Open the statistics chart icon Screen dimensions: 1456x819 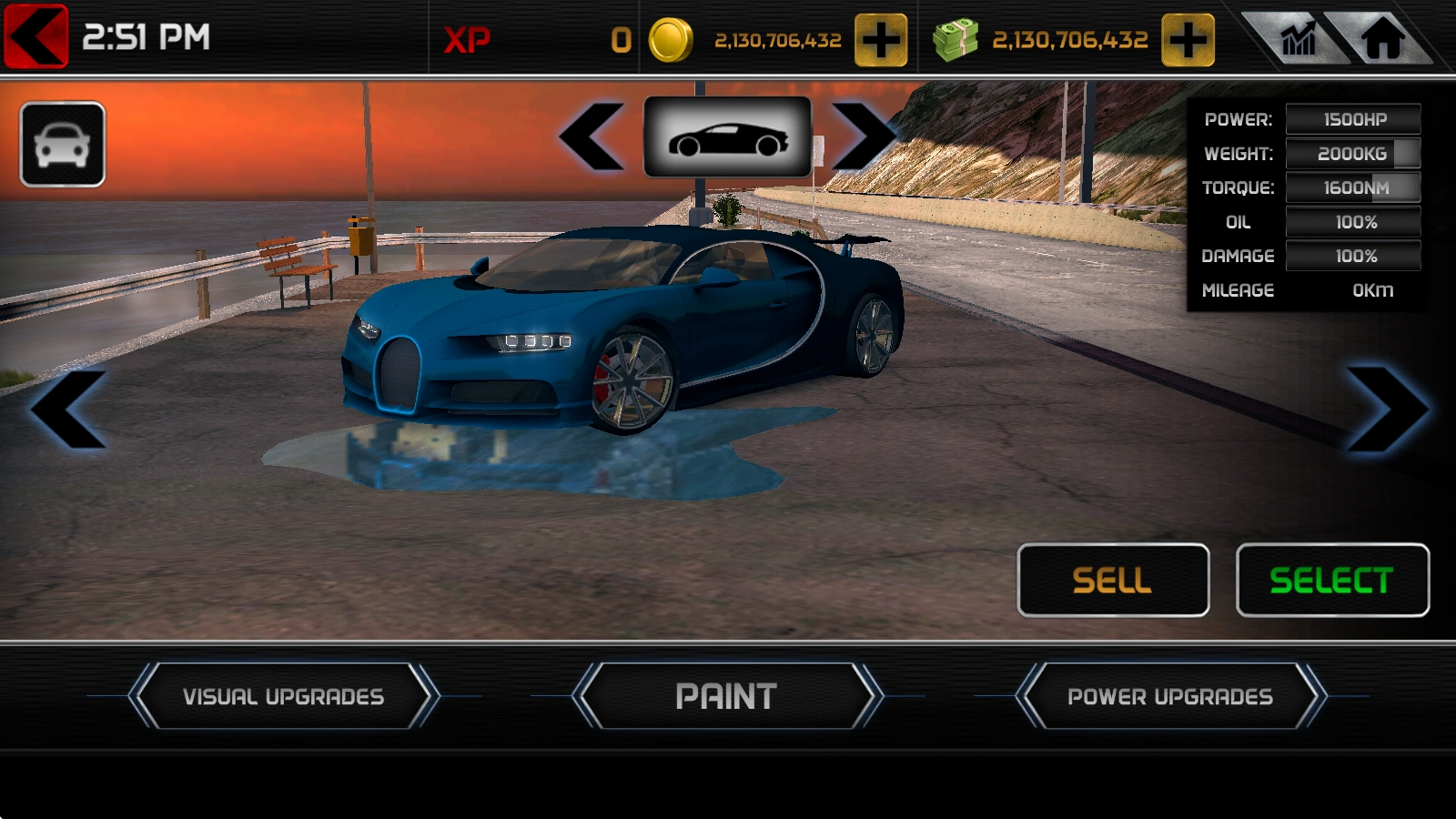(x=1297, y=39)
